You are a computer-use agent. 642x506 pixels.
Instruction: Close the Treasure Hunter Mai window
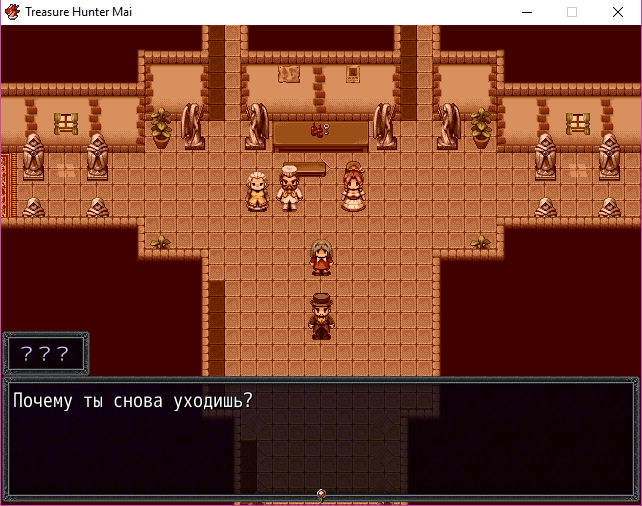618,12
